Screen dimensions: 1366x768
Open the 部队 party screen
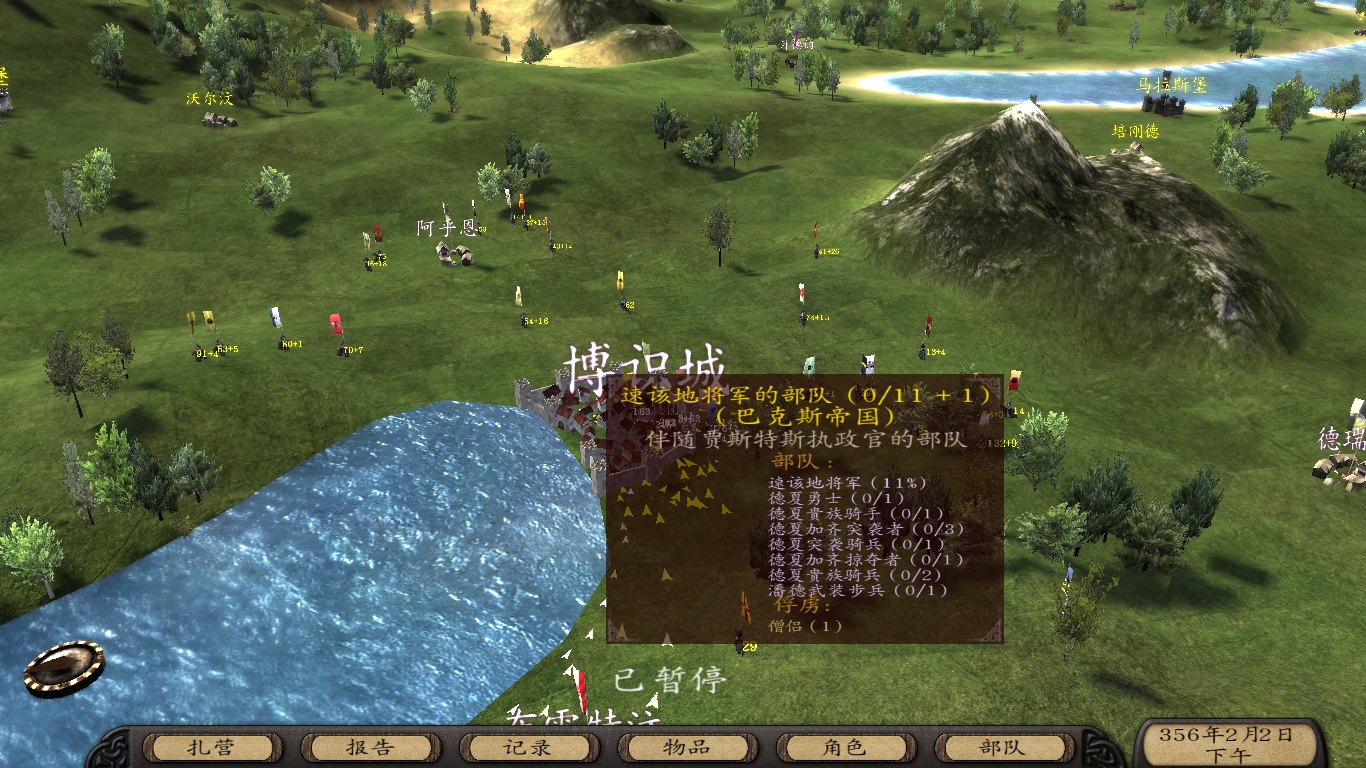pyautogui.click(x=1001, y=747)
